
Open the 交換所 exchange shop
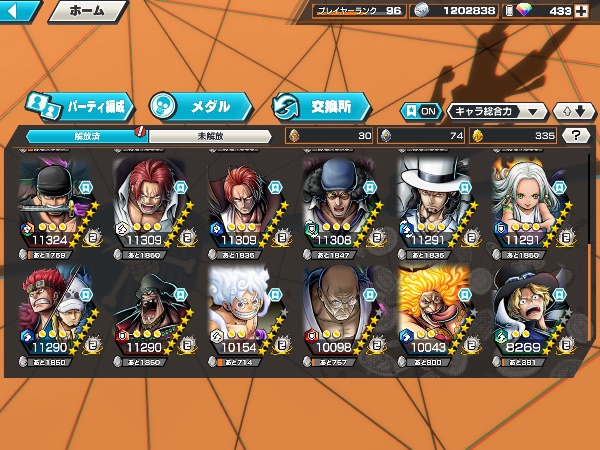320,105
